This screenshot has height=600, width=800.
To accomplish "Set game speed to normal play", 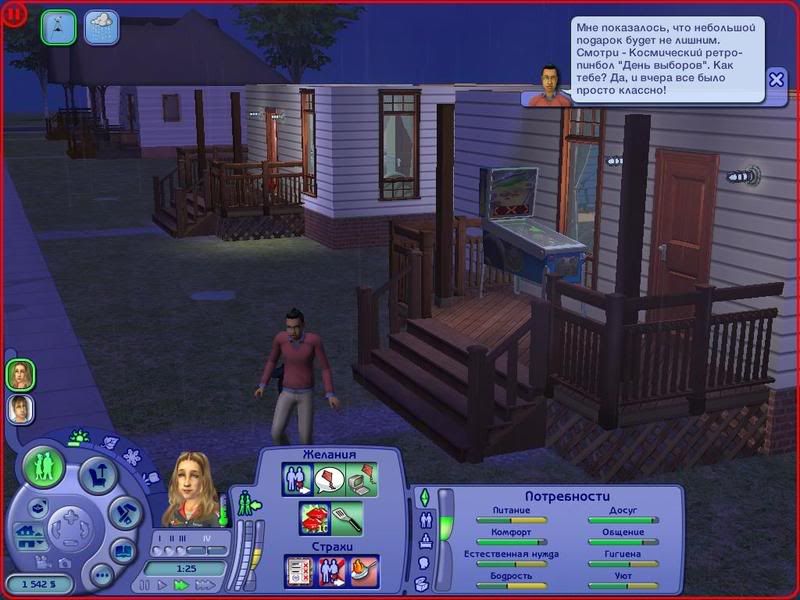I will tap(163, 584).
